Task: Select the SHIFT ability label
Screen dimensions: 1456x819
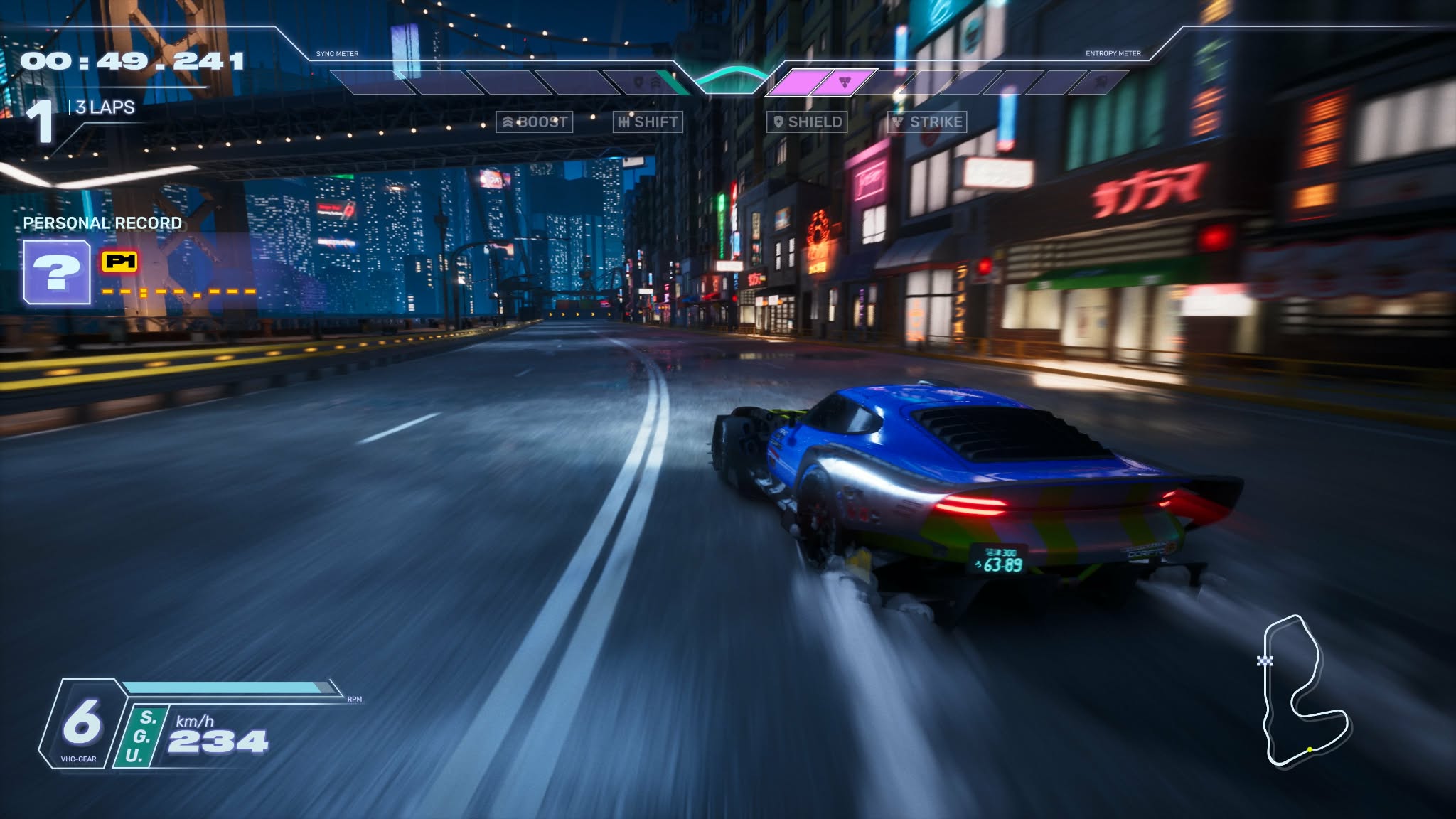Action: [x=648, y=122]
